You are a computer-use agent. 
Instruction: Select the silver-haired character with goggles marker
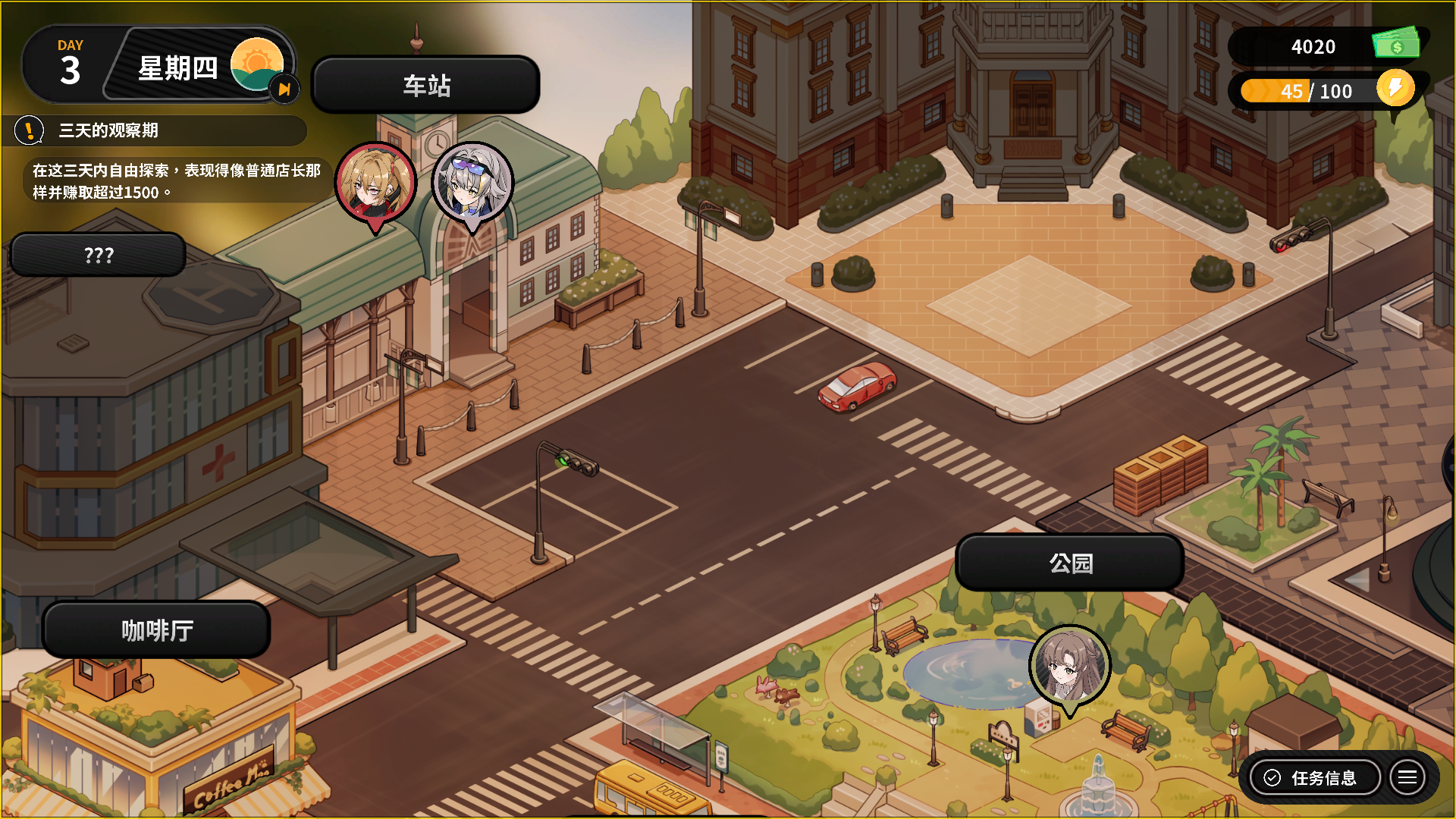pyautogui.click(x=472, y=184)
